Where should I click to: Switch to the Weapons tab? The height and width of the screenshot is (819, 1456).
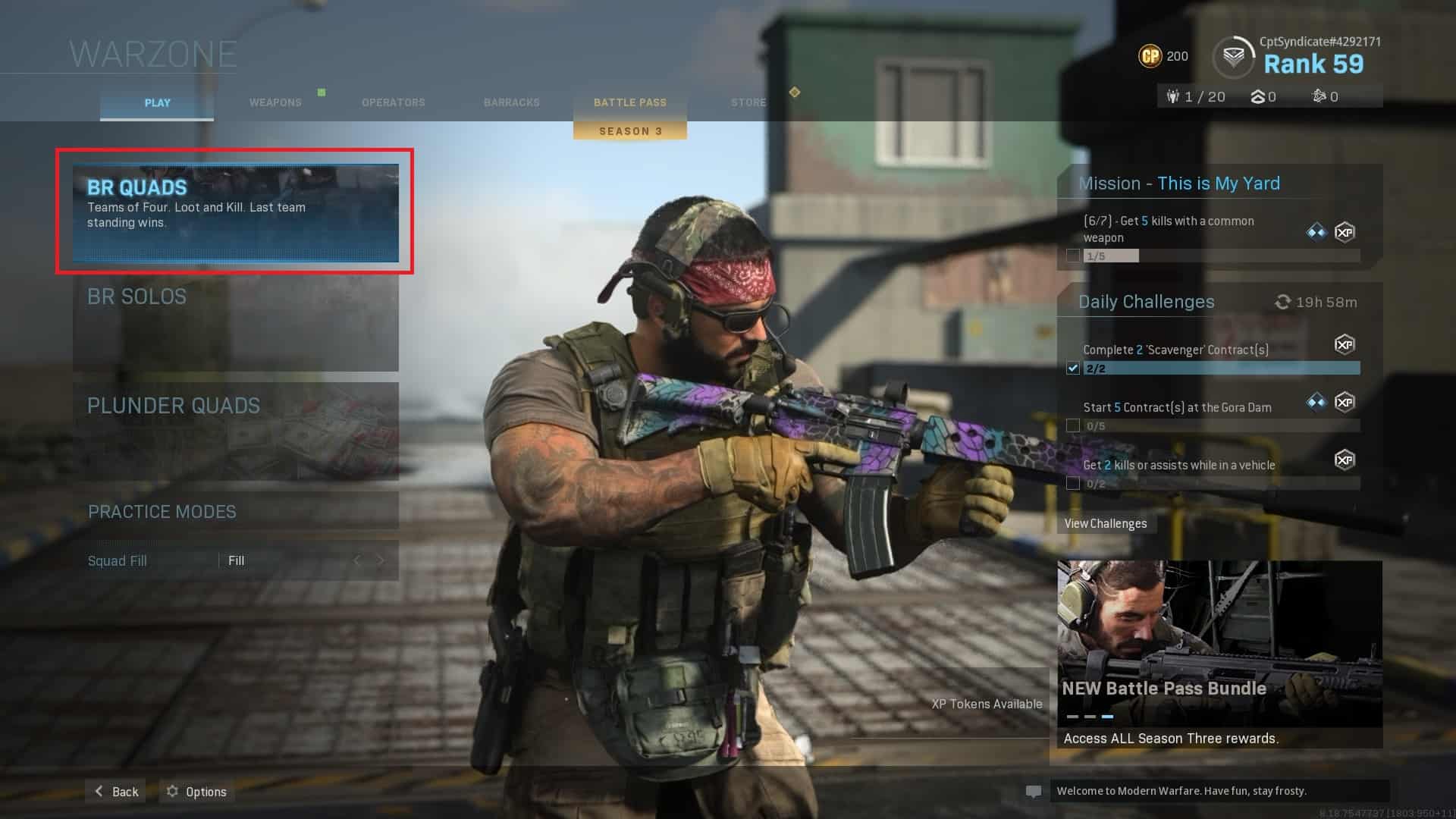point(275,102)
